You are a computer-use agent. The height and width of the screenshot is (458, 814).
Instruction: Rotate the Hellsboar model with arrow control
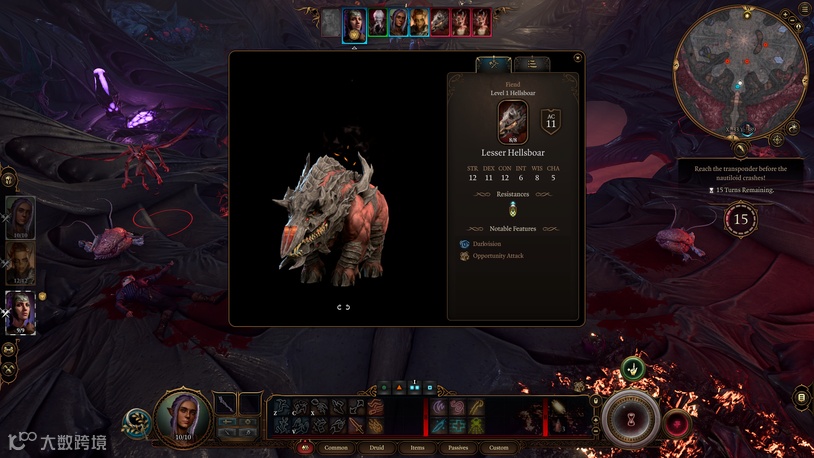pos(343,307)
